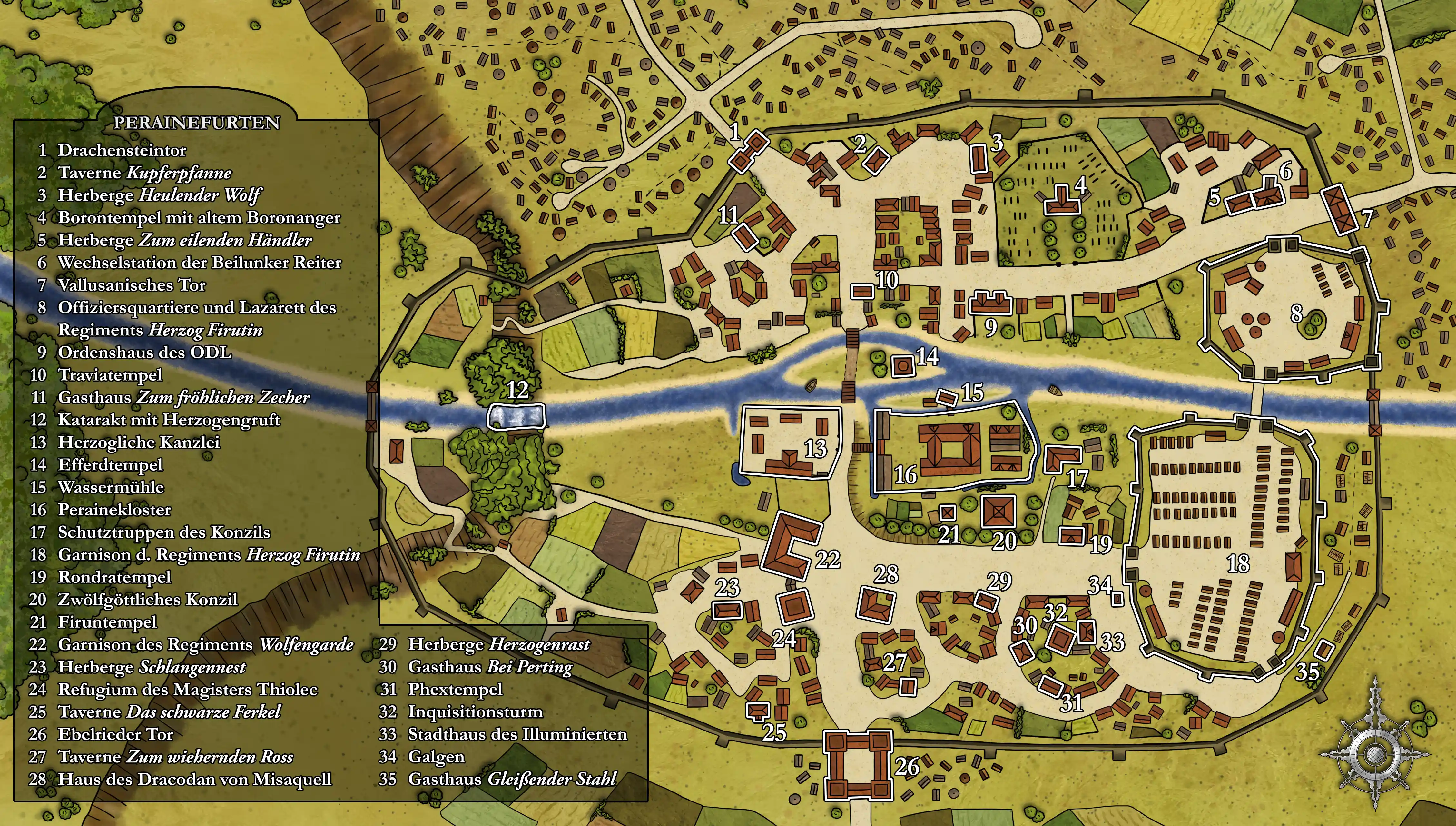
Task: Select map marker 16 on the monastery
Action: pyautogui.click(x=905, y=474)
